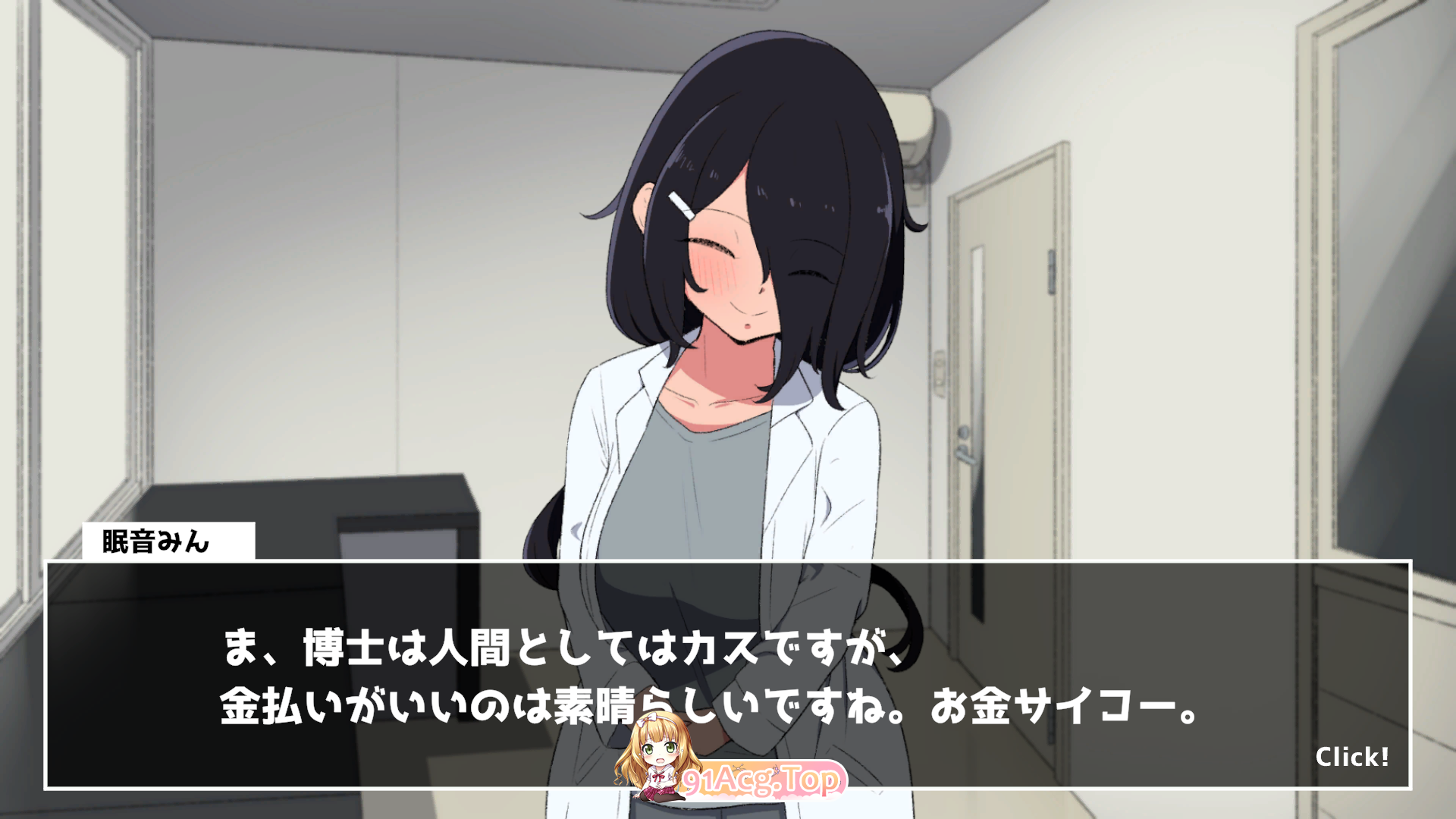This screenshot has height=819, width=1456.
Task: Click the window frame on the left wall
Action: pyautogui.click(x=136, y=265)
